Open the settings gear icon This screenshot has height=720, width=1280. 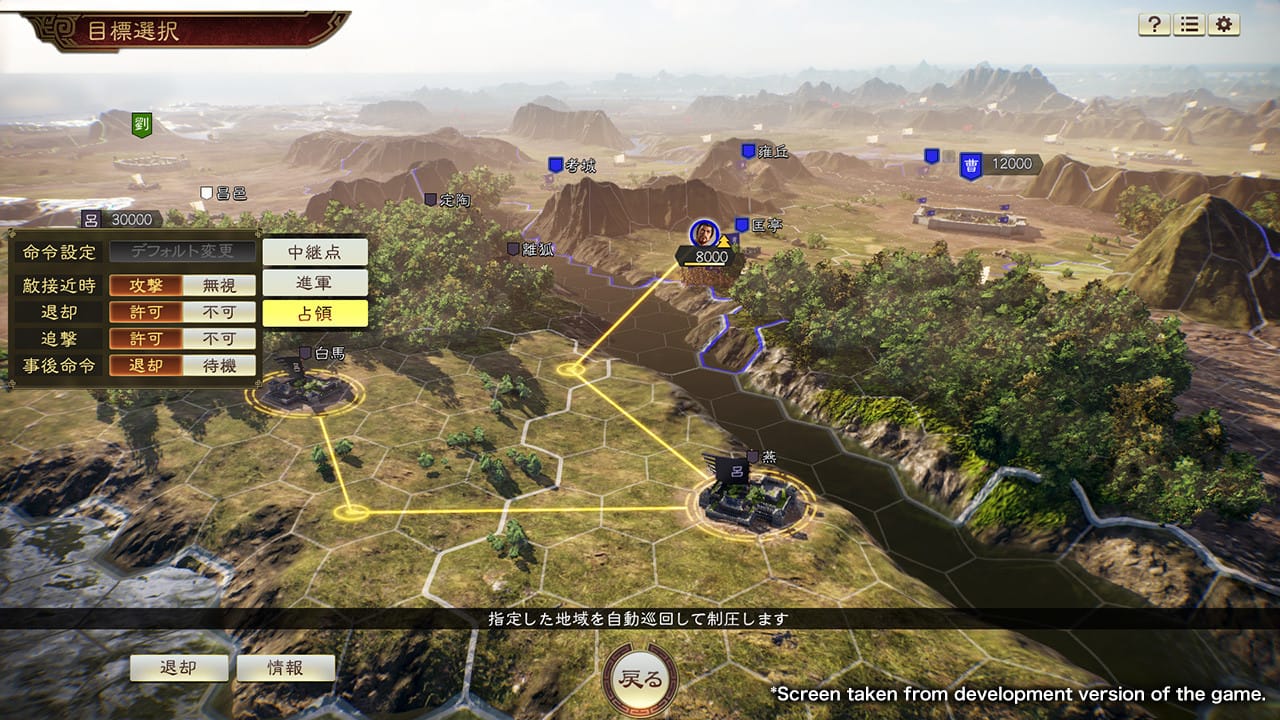[x=1221, y=26]
